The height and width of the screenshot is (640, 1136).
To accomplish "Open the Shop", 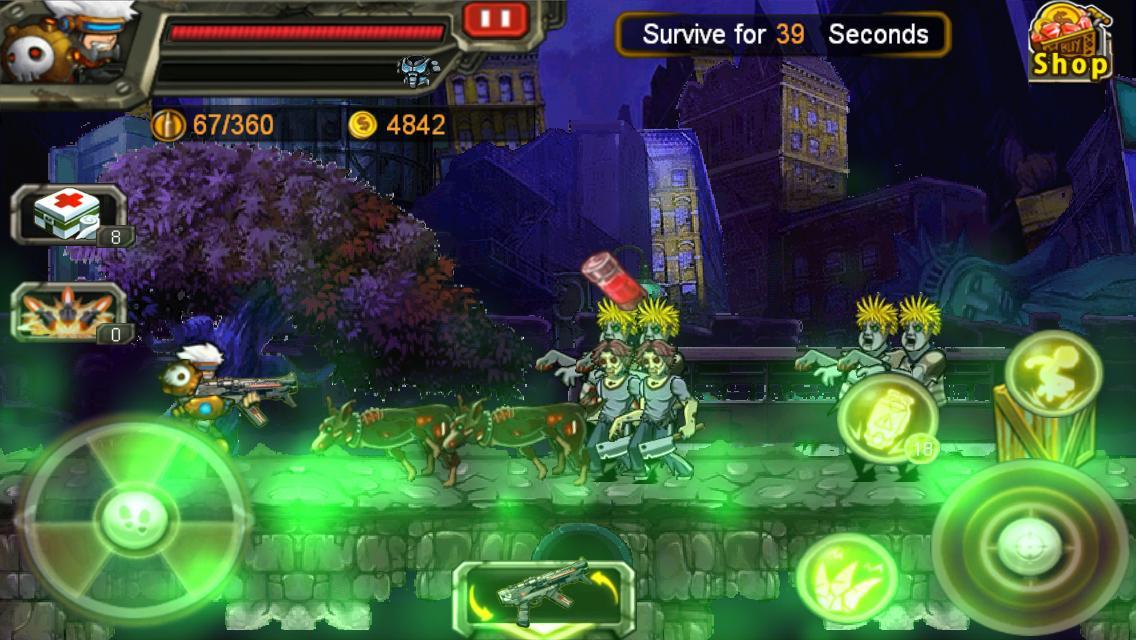I will [1071, 43].
